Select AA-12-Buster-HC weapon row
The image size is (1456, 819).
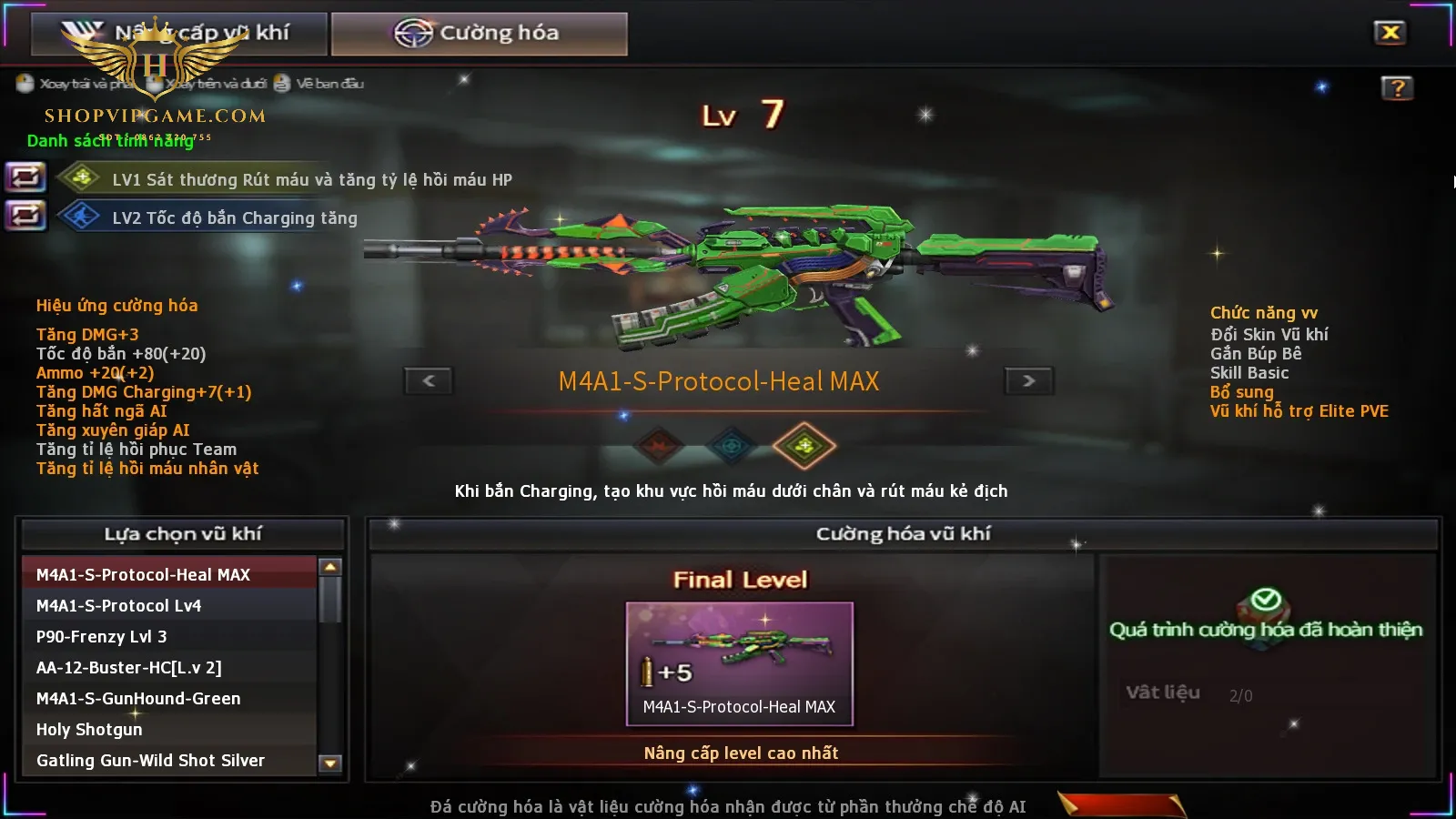tap(169, 668)
